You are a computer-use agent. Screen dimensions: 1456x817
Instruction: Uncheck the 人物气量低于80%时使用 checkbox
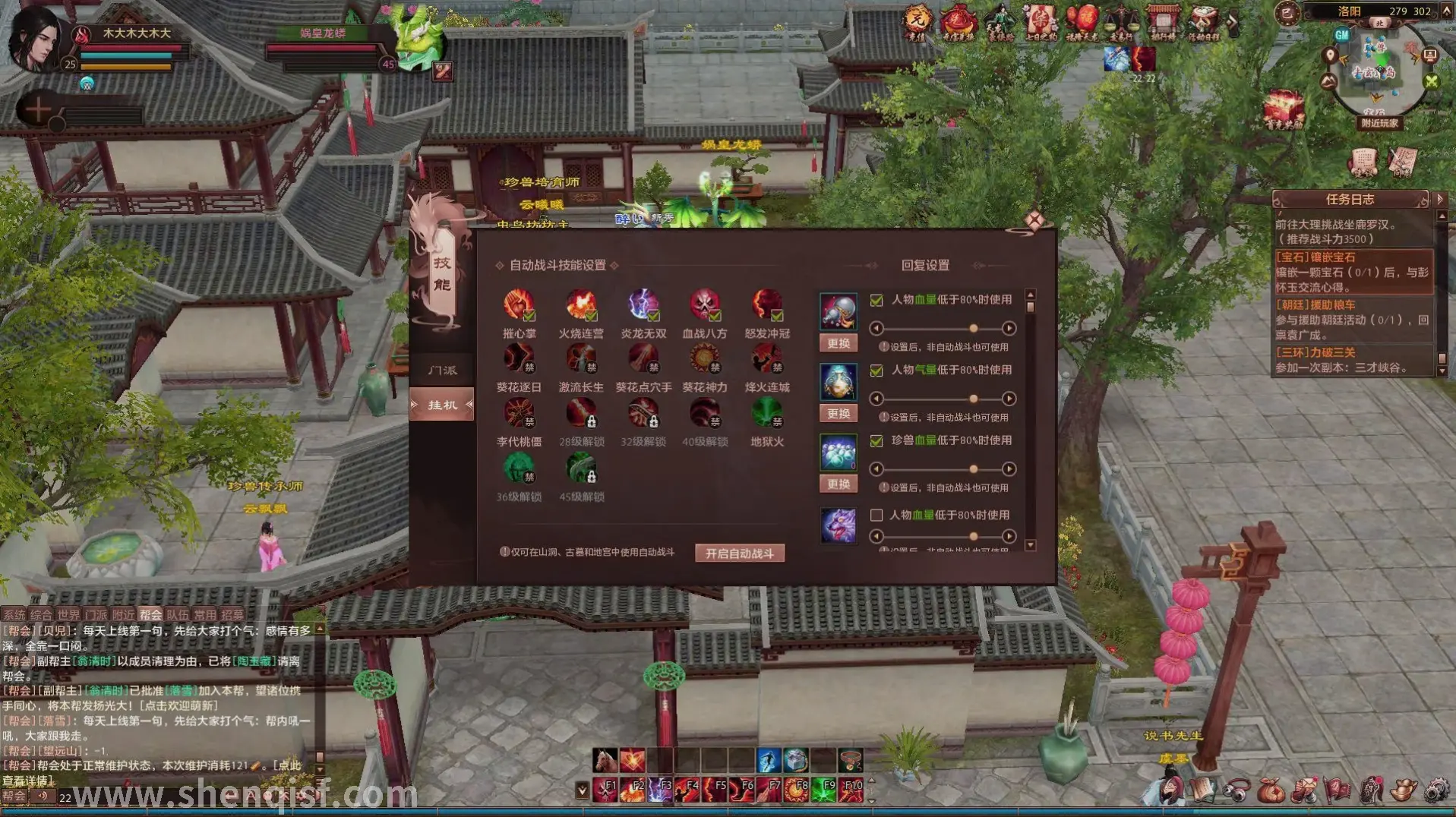tap(876, 371)
